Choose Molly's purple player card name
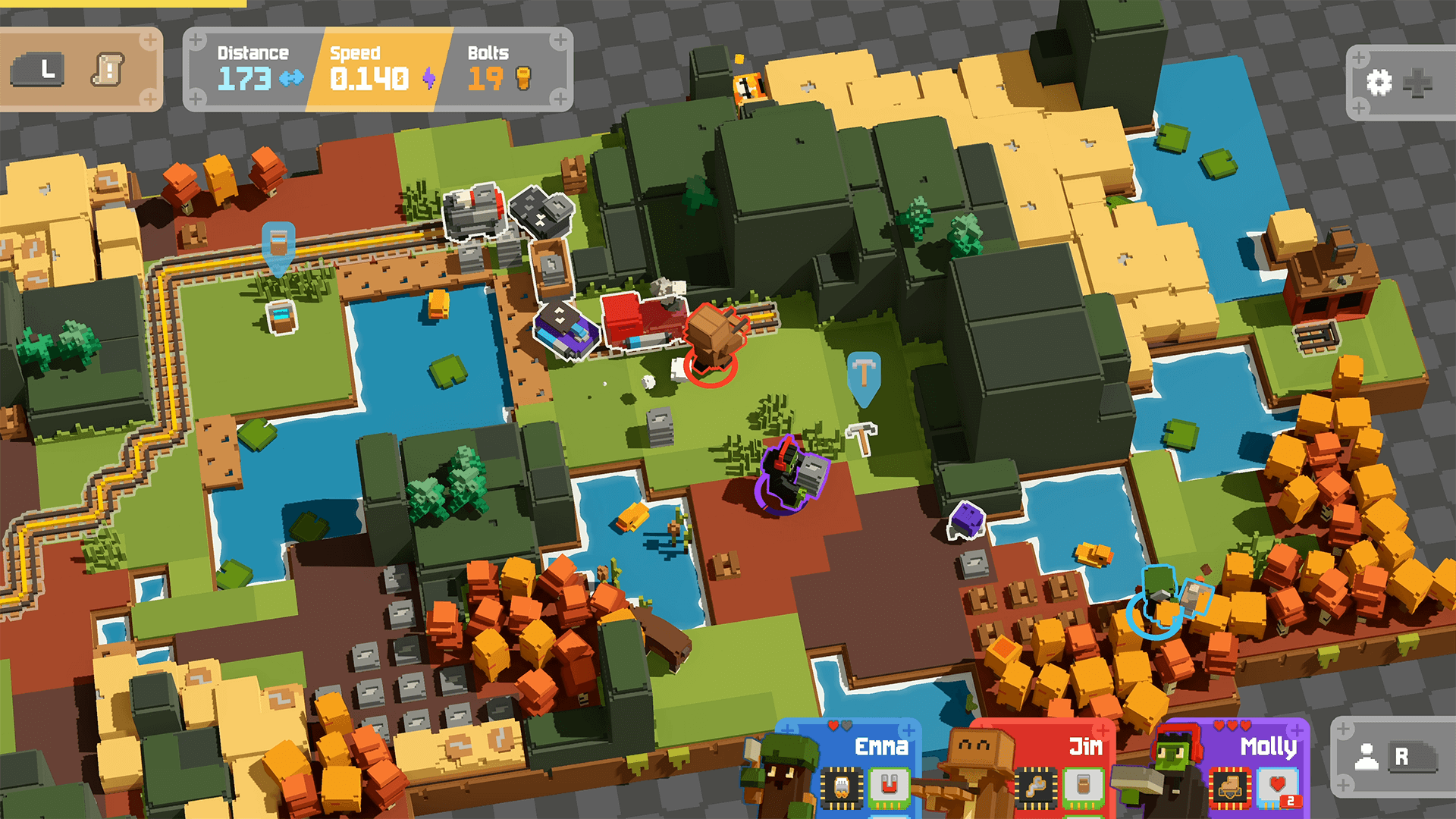Image resolution: width=1456 pixels, height=819 pixels. click(x=1268, y=747)
